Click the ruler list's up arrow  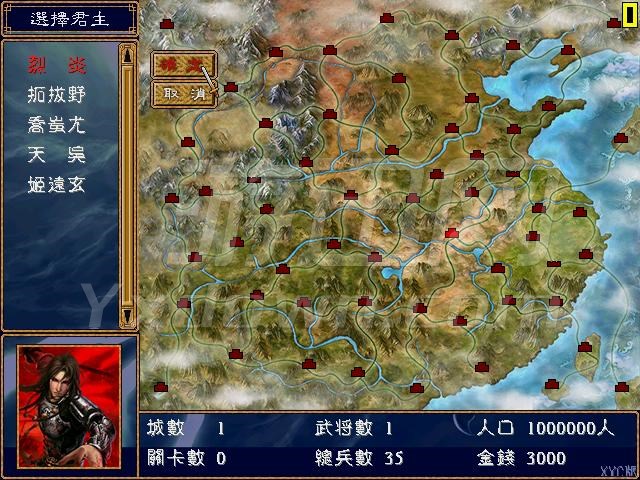pyautogui.click(x=127, y=54)
